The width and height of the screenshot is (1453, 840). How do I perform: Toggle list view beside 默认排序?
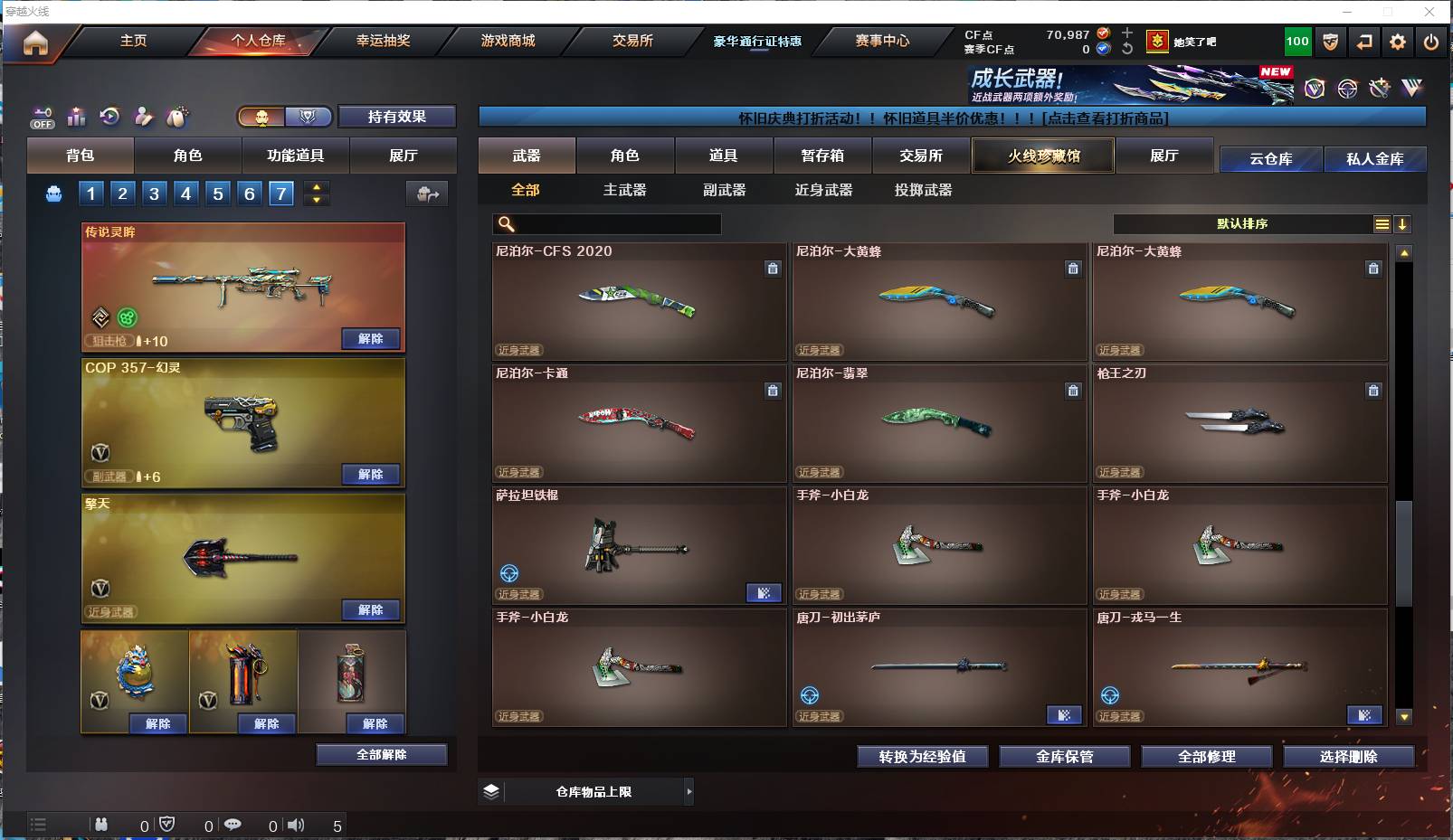(x=1382, y=223)
